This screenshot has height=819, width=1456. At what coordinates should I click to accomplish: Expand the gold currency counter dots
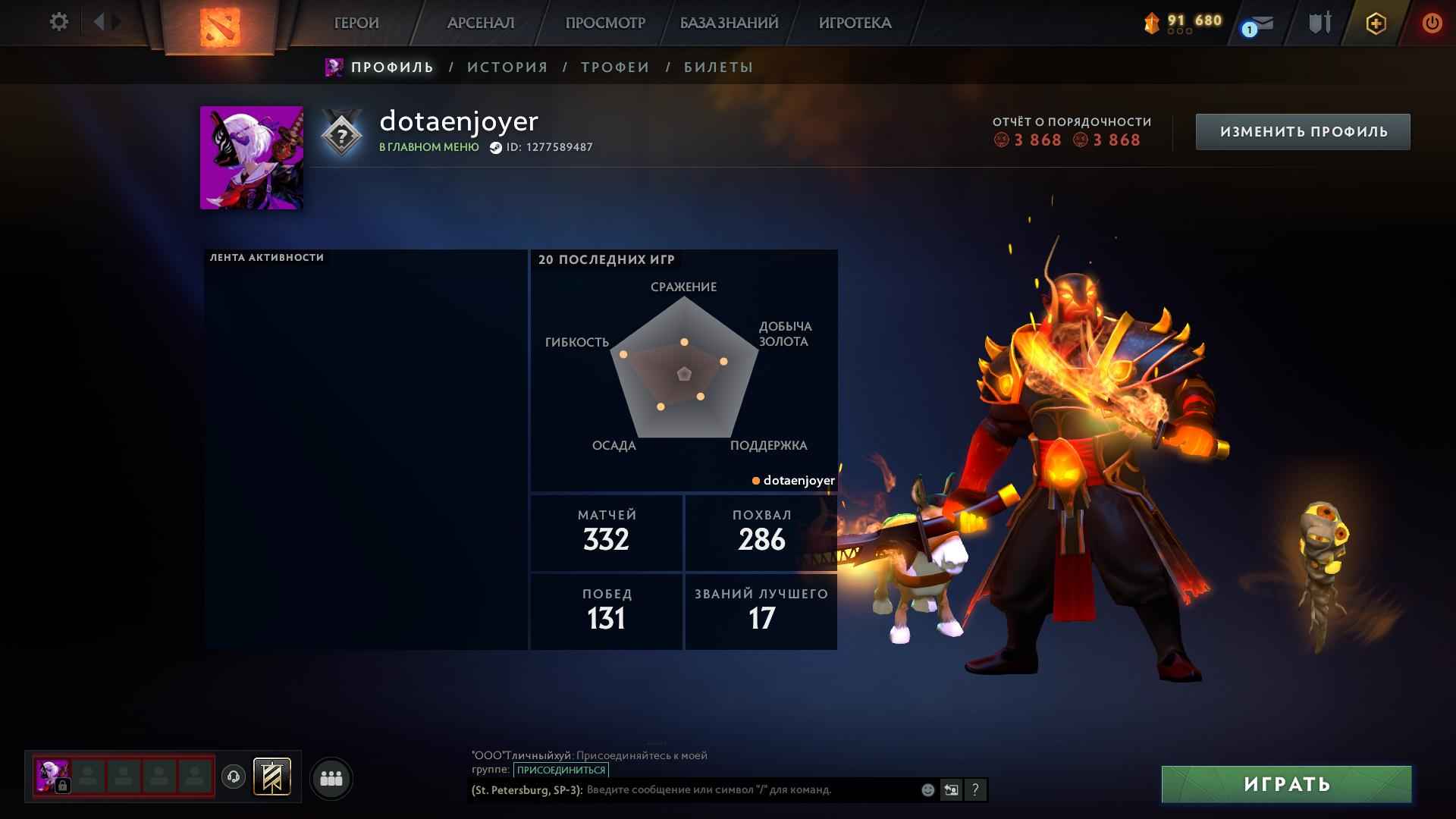(x=1180, y=31)
